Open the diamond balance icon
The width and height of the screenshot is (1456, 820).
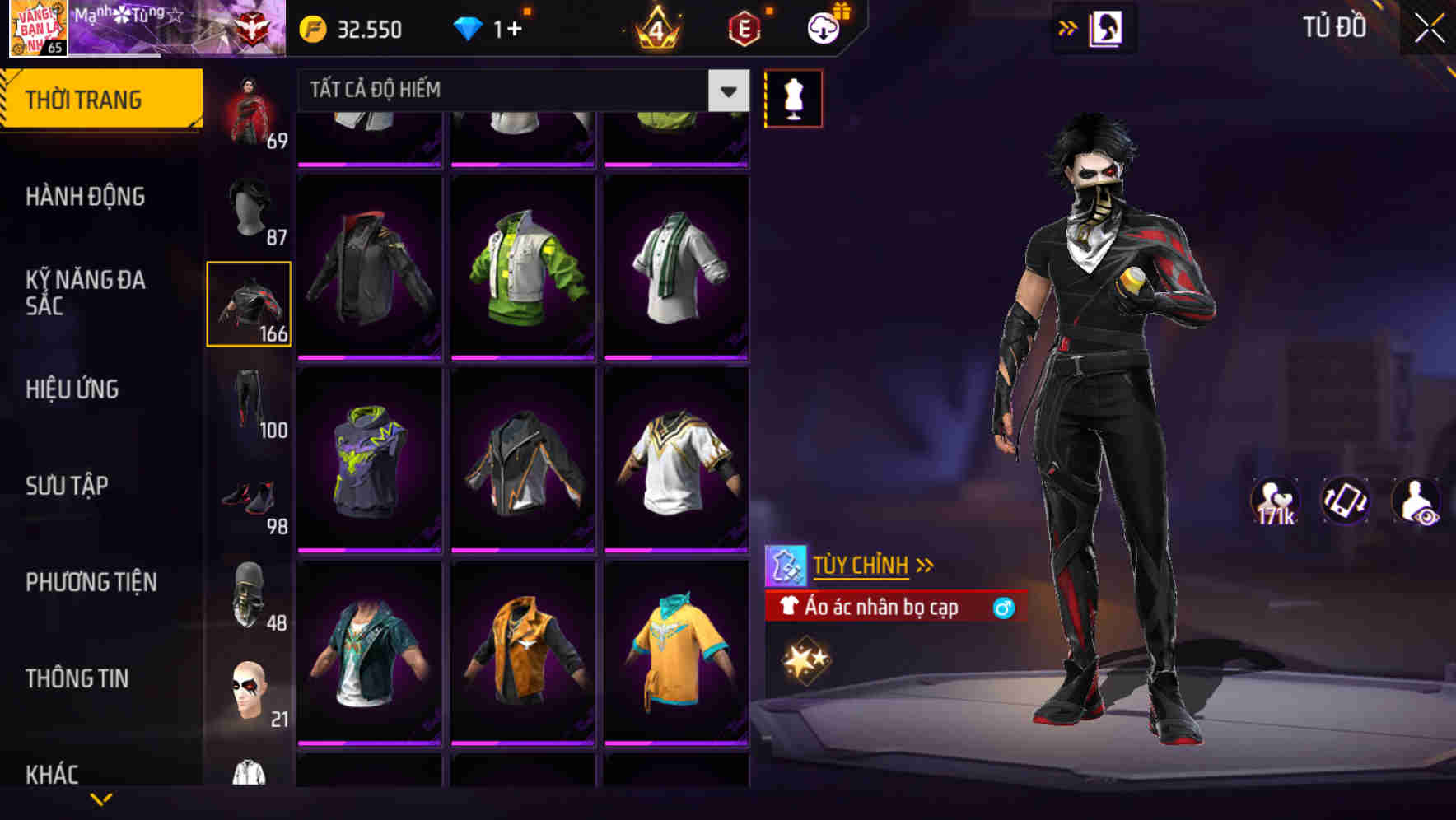pos(470,27)
